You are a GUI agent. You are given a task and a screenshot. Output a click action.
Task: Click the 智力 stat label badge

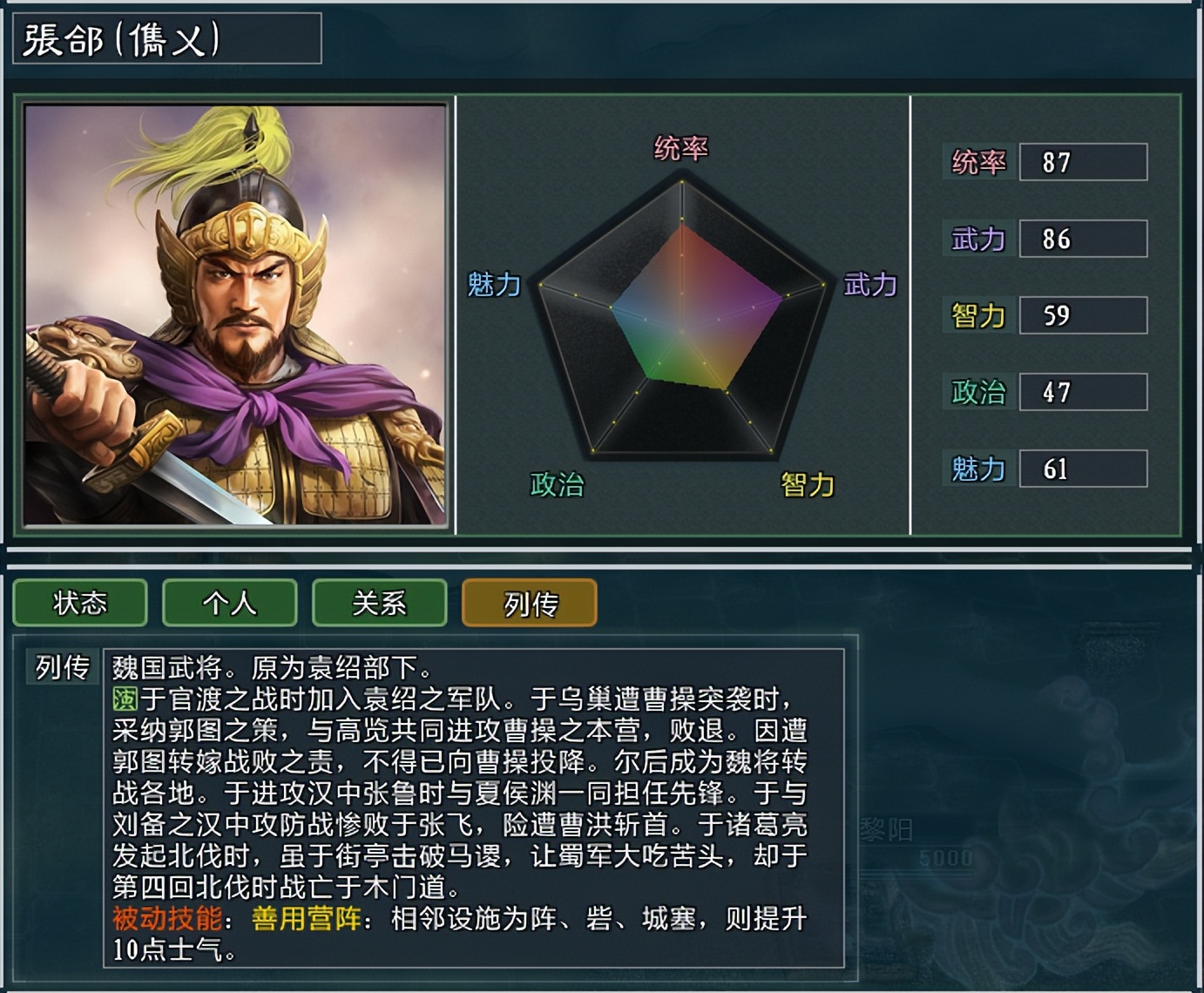point(977,314)
